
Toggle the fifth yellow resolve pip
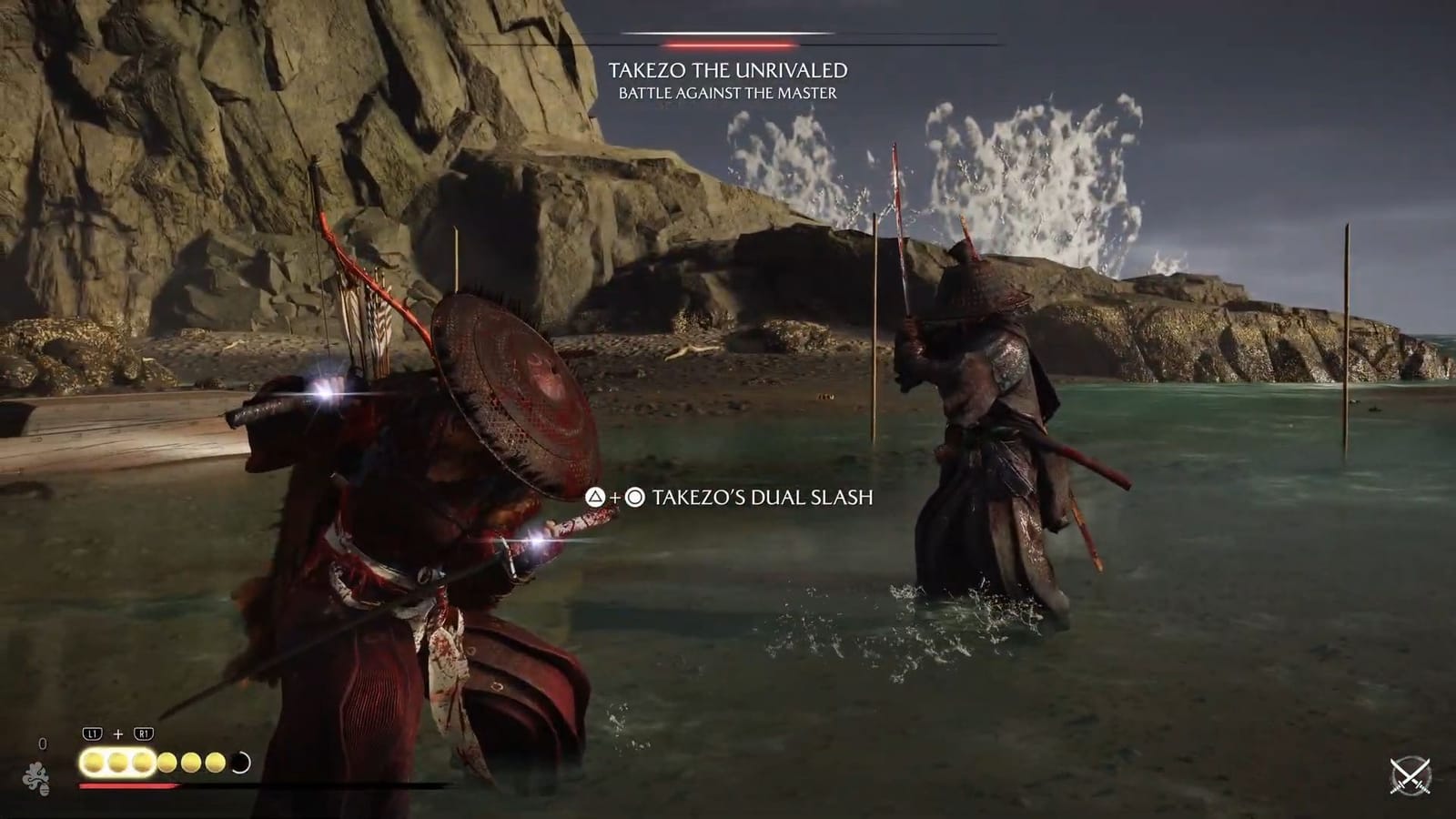[x=191, y=762]
